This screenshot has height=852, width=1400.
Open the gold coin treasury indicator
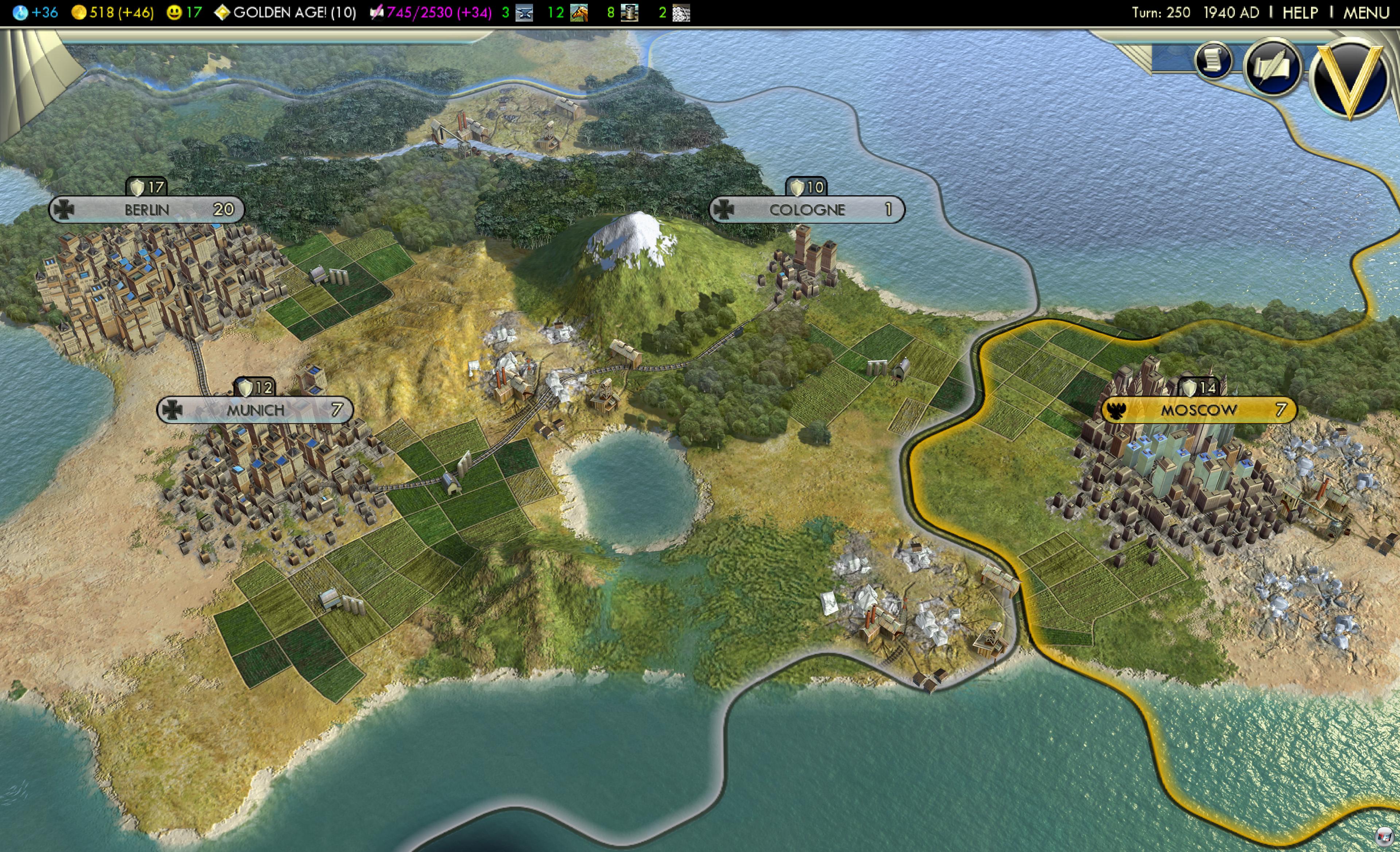pyautogui.click(x=79, y=12)
